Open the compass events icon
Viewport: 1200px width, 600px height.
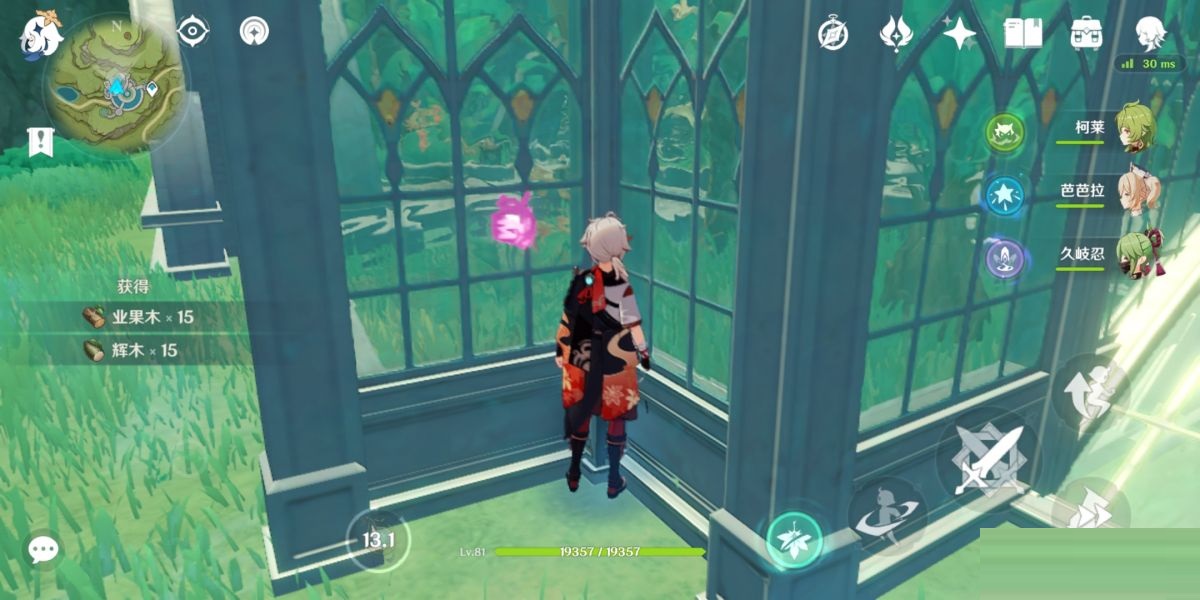click(833, 34)
